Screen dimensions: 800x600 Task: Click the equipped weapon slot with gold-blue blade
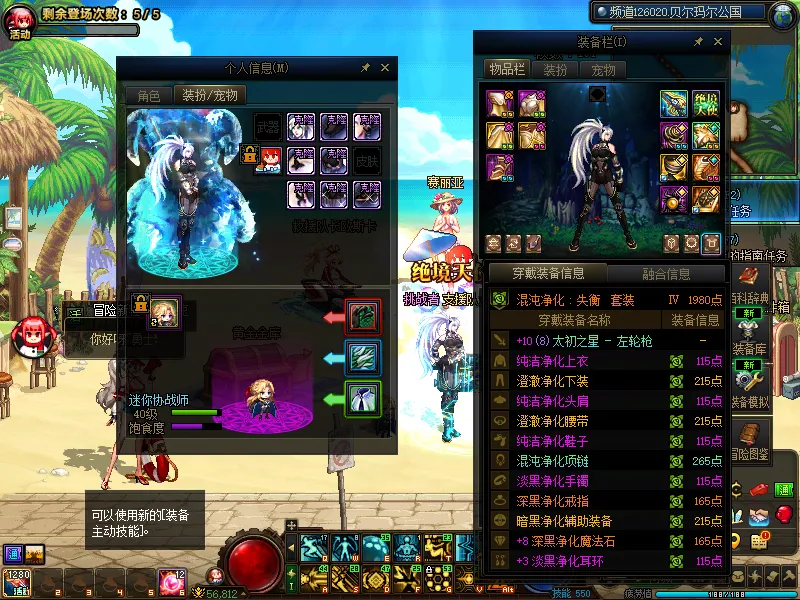tap(674, 103)
